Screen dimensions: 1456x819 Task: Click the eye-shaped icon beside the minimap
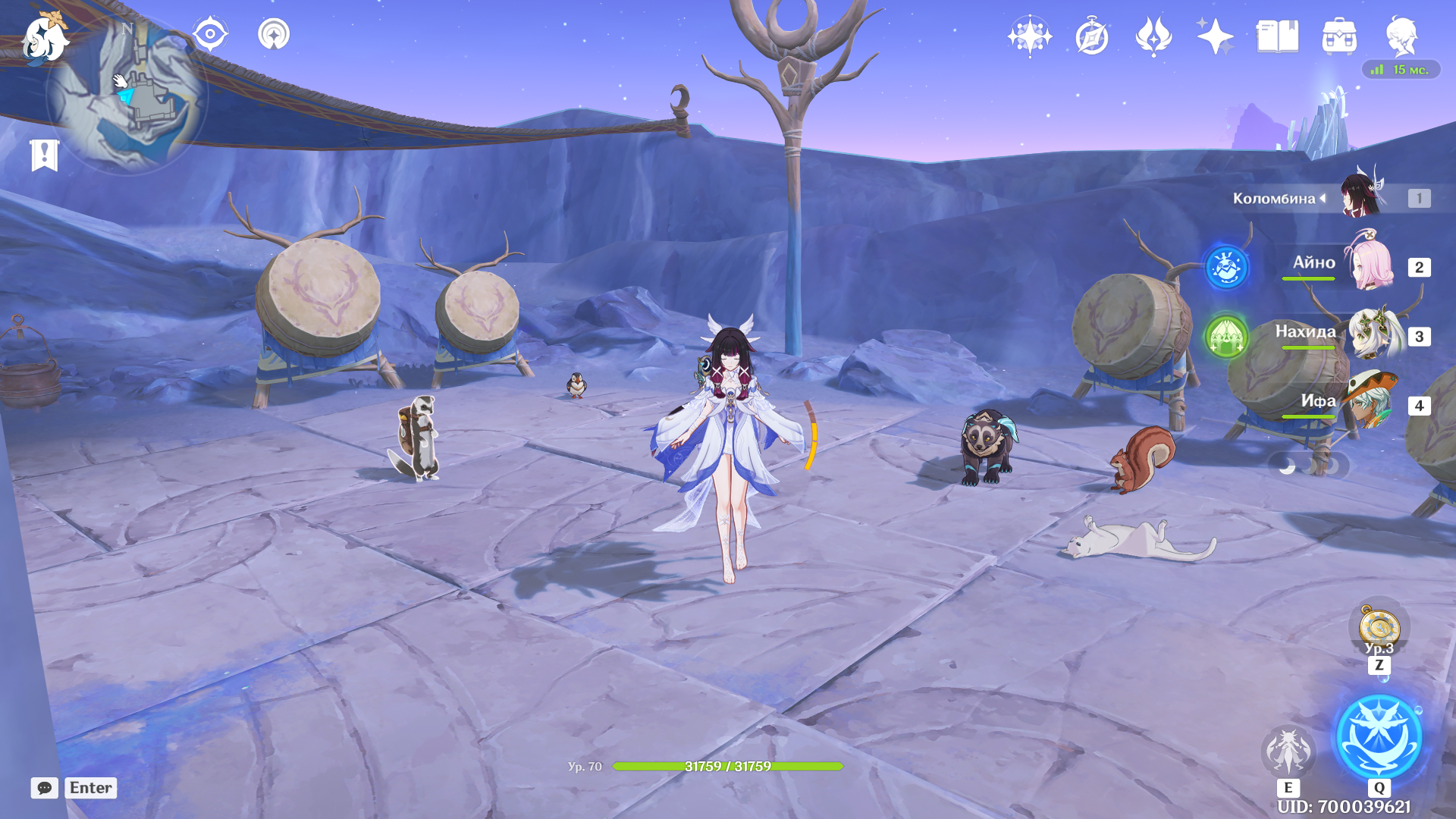tap(210, 35)
